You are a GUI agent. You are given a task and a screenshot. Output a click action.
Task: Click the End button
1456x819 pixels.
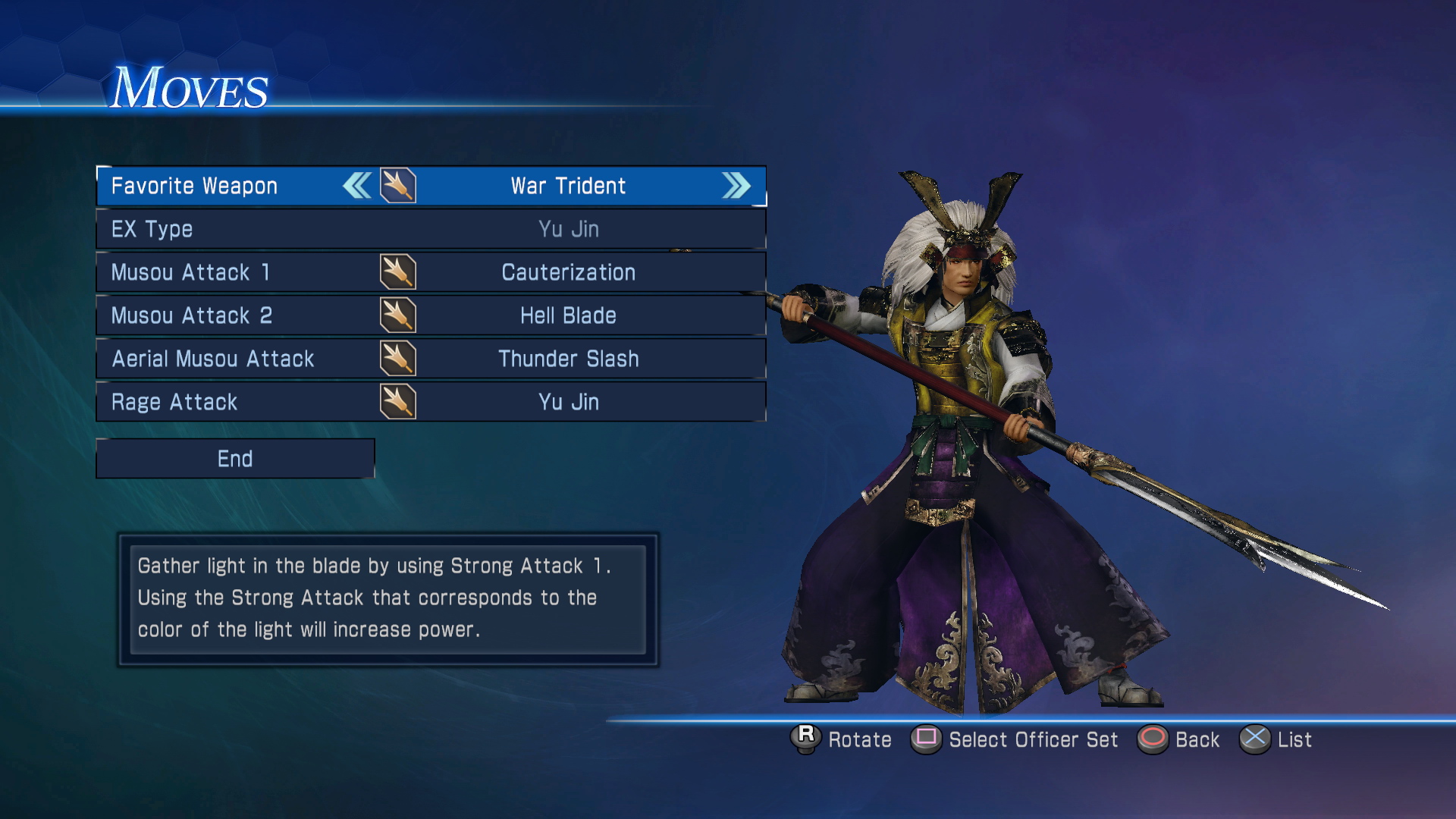pos(235,459)
